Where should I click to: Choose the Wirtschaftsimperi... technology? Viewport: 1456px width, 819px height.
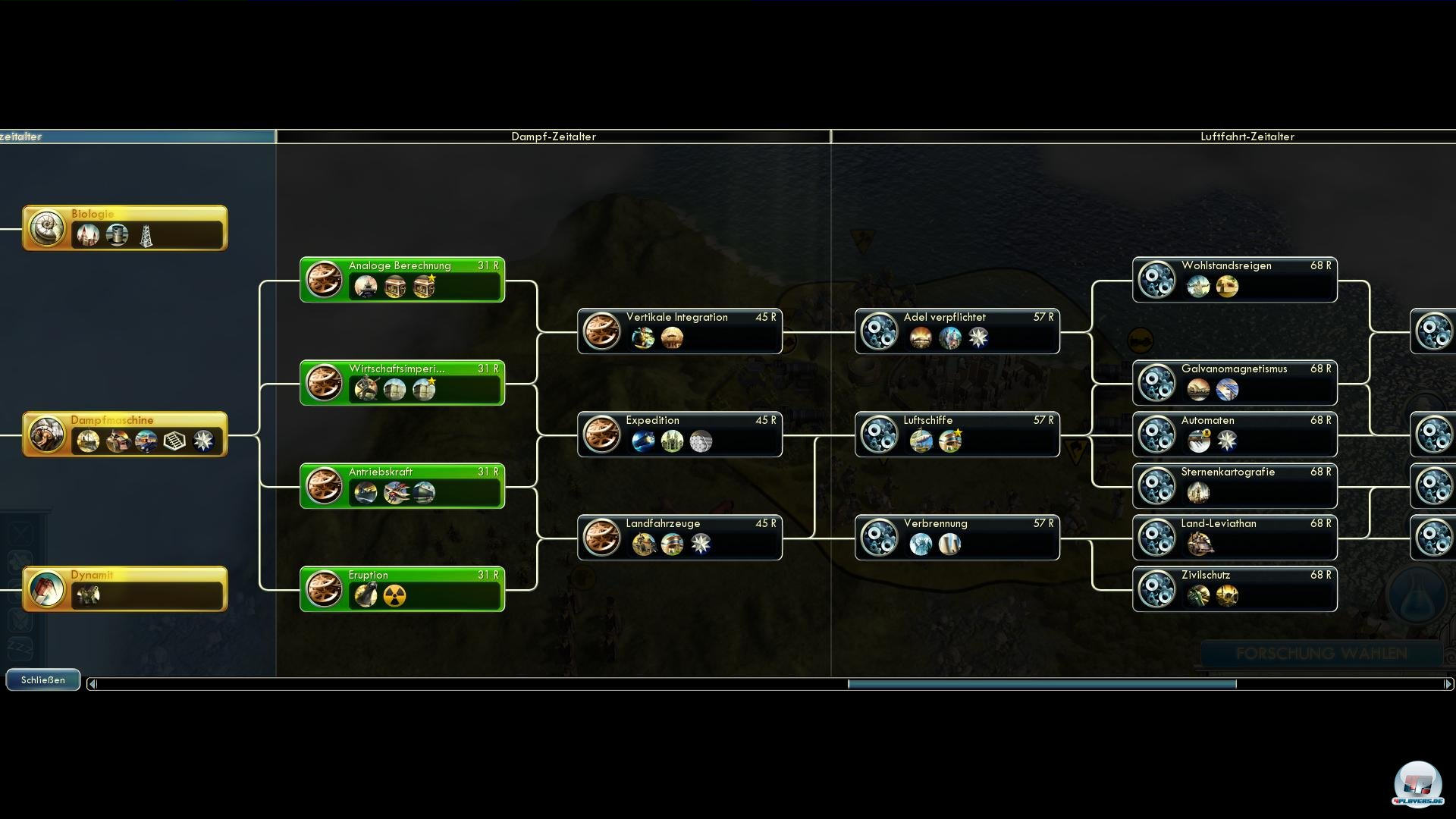pyautogui.click(x=402, y=383)
